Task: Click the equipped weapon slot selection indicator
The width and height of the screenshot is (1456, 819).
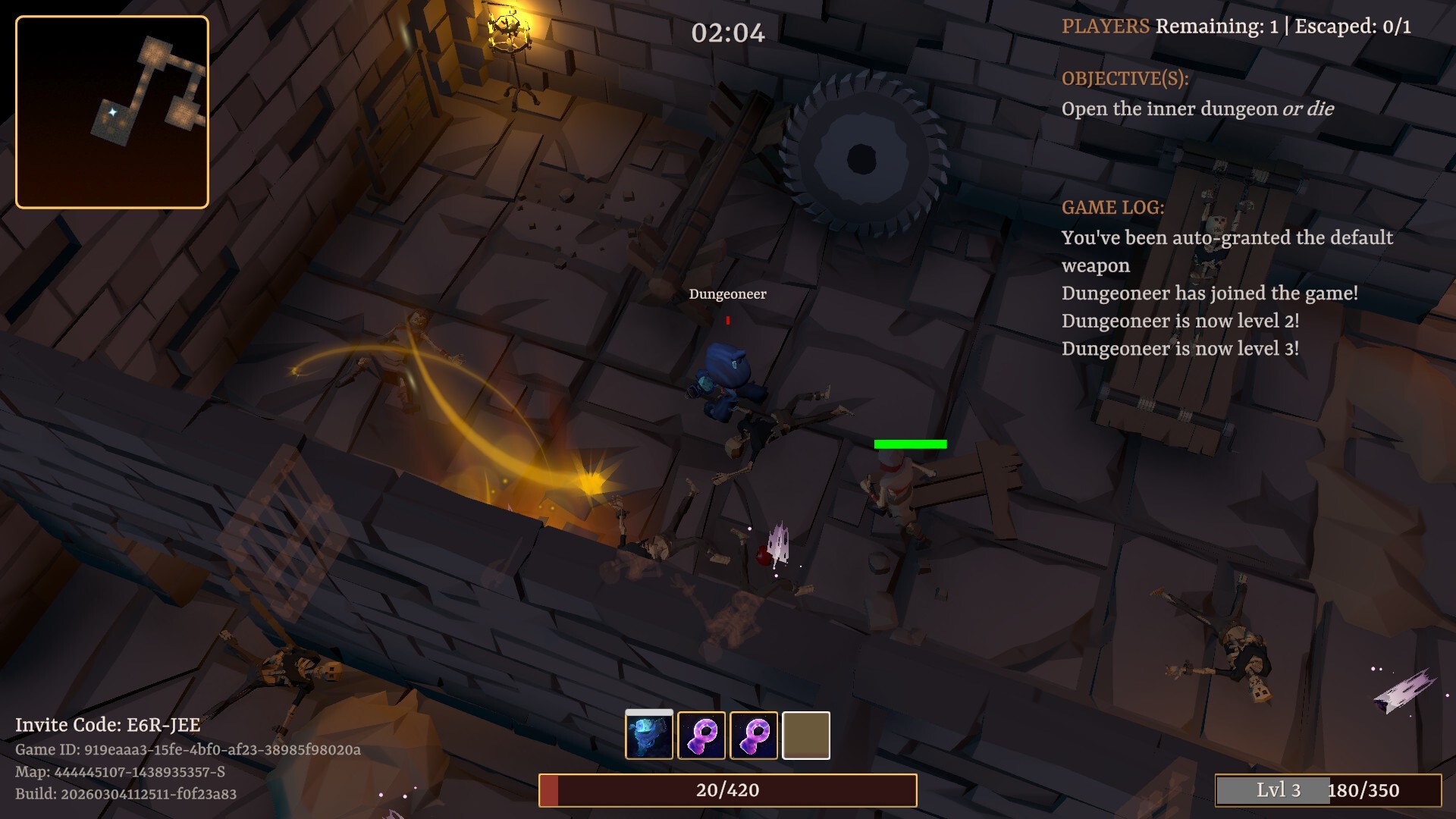Action: click(x=648, y=713)
